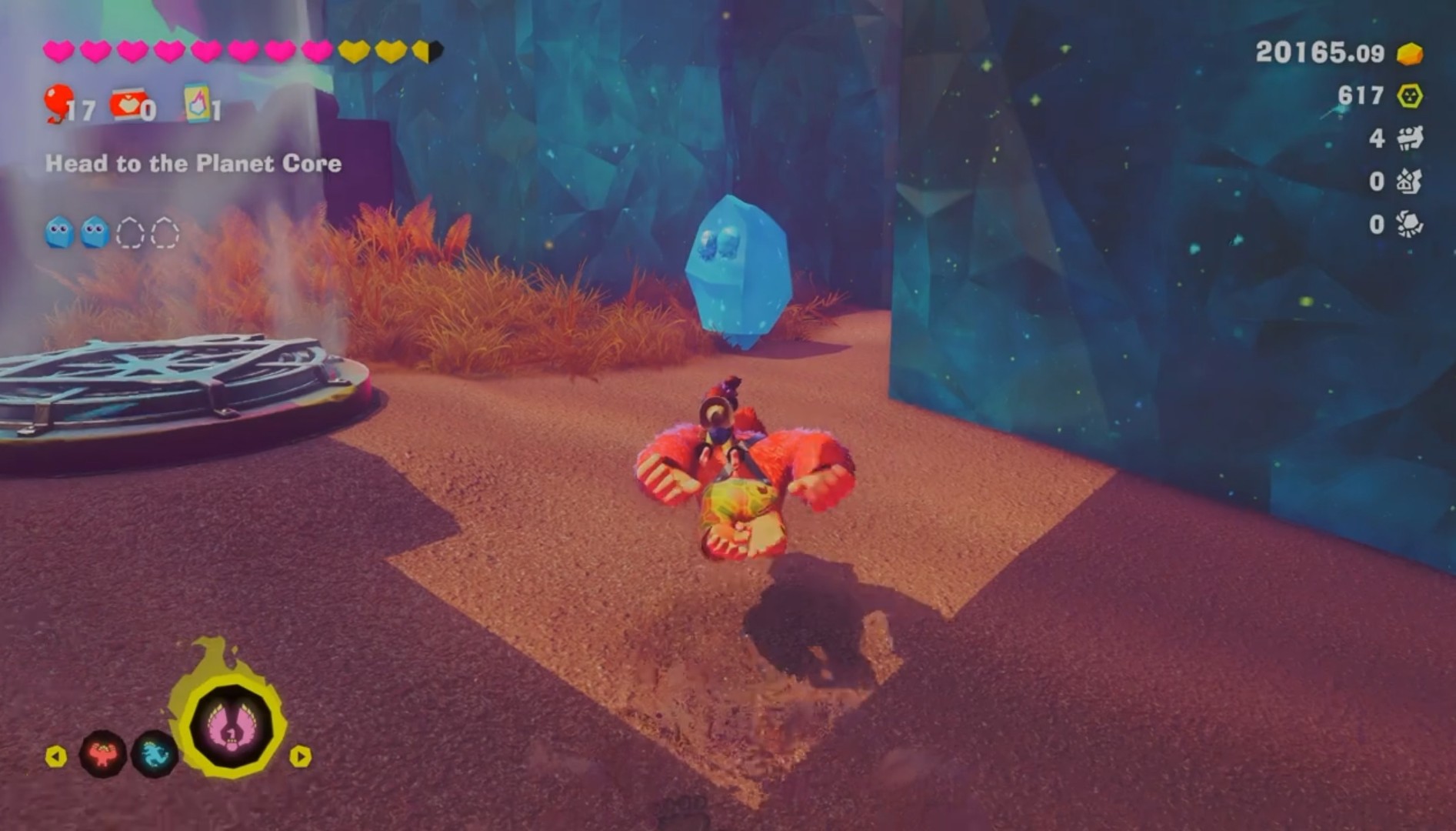Choose the blue Zebra Bananza transformation icon

155,754
